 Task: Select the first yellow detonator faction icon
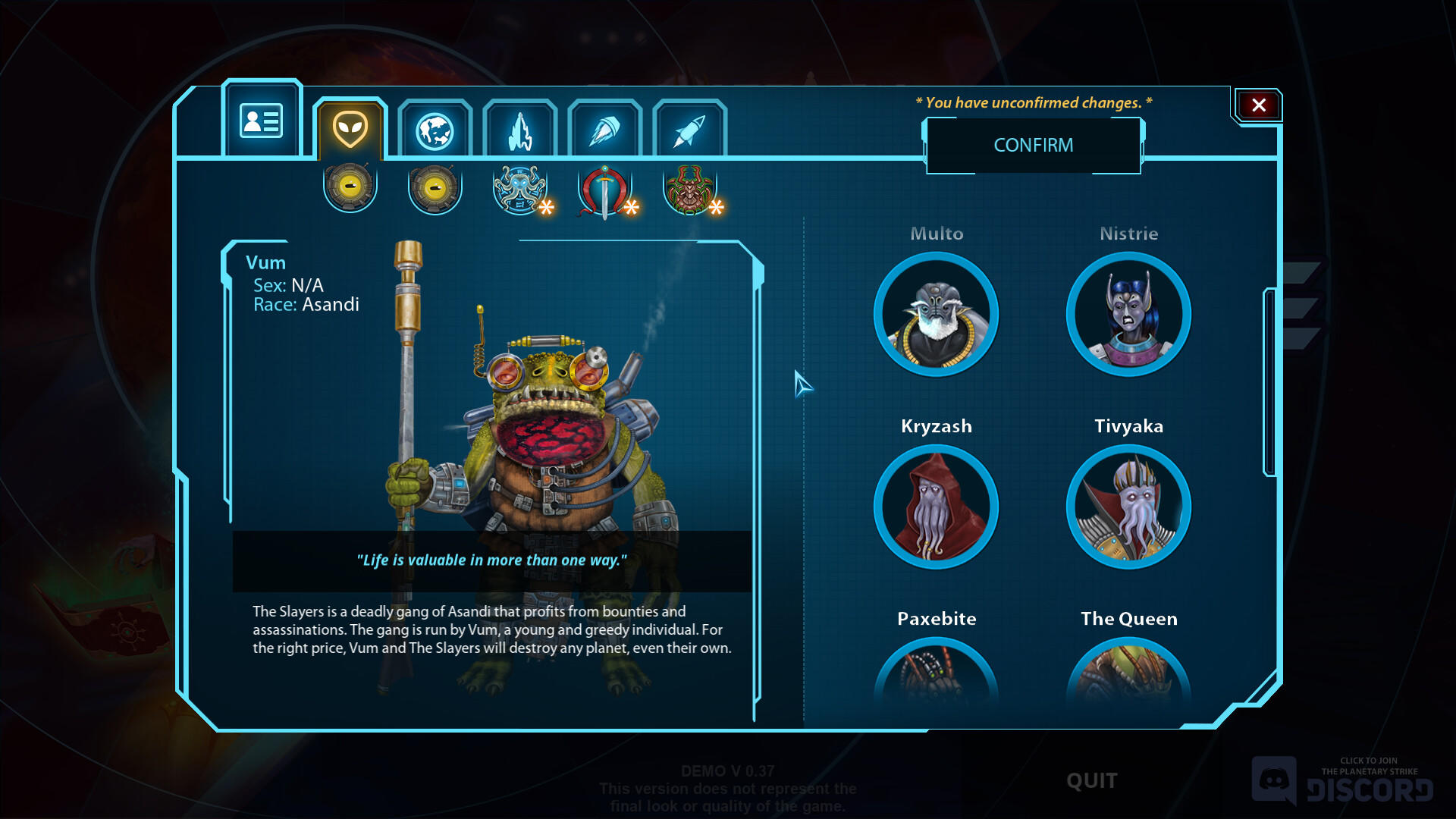point(350,186)
